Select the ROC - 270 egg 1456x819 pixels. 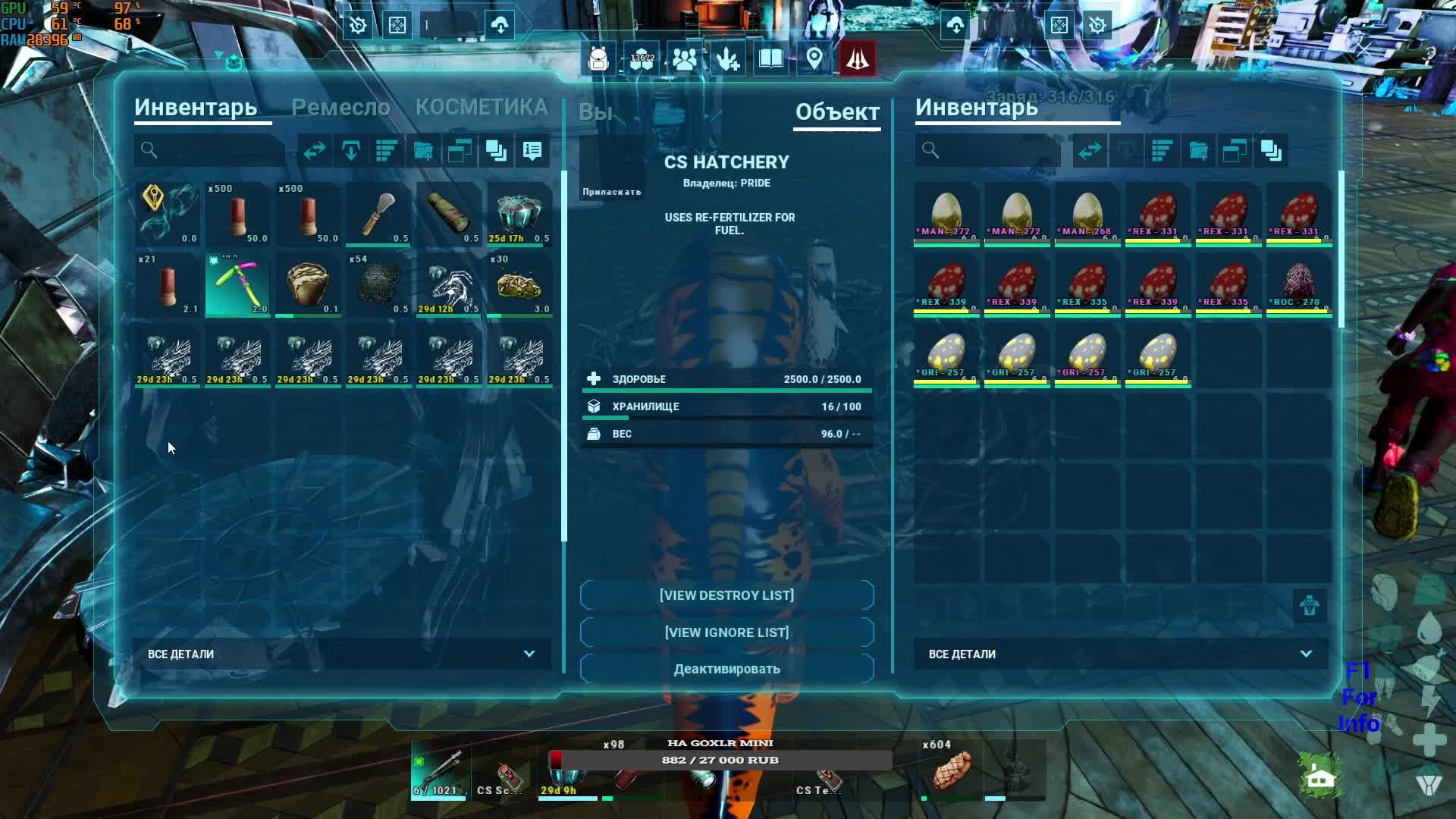coord(1299,284)
